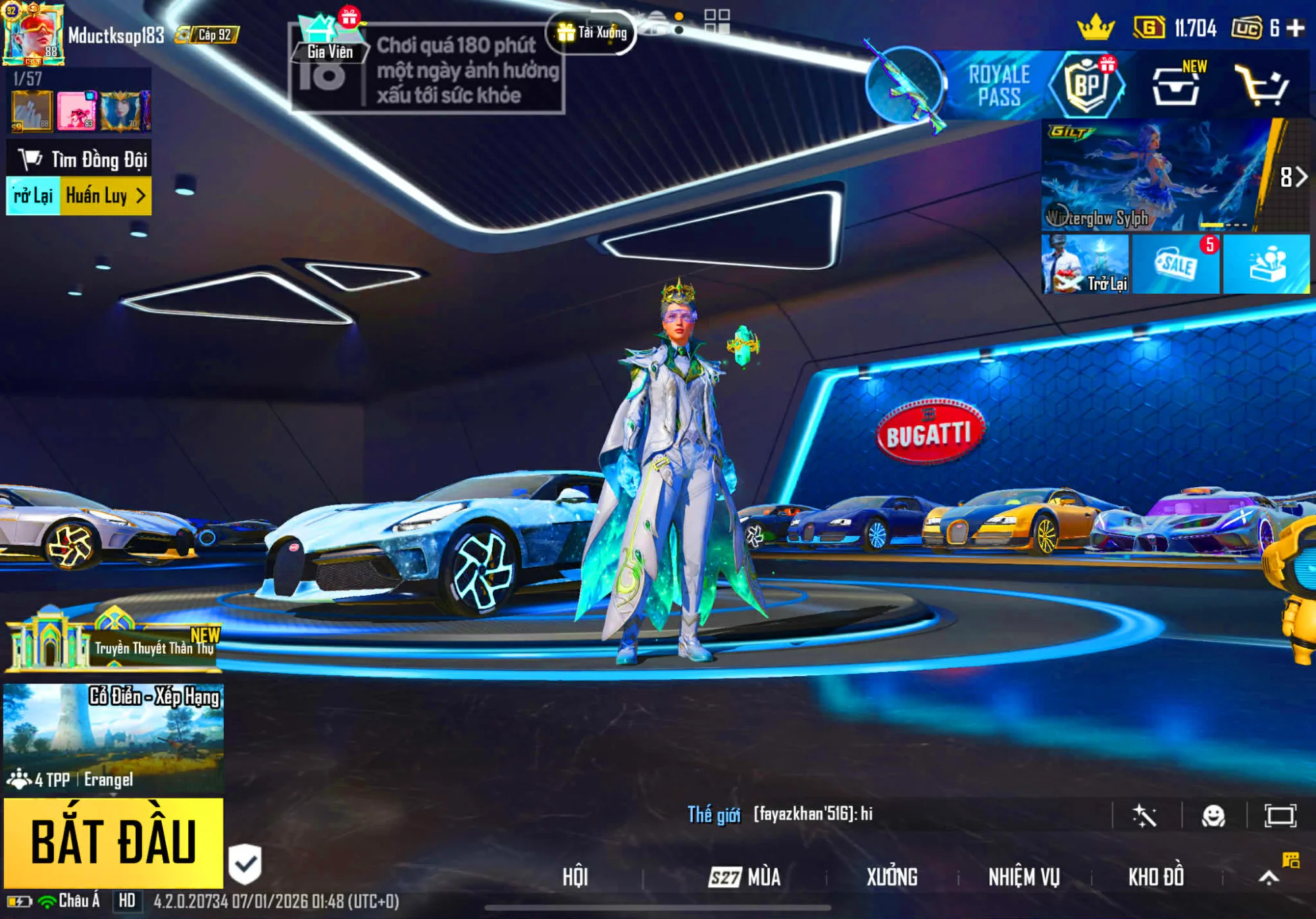Viewport: 1316px width, 919px height.
Task: Open the emote smiley chat icon
Action: click(1213, 816)
